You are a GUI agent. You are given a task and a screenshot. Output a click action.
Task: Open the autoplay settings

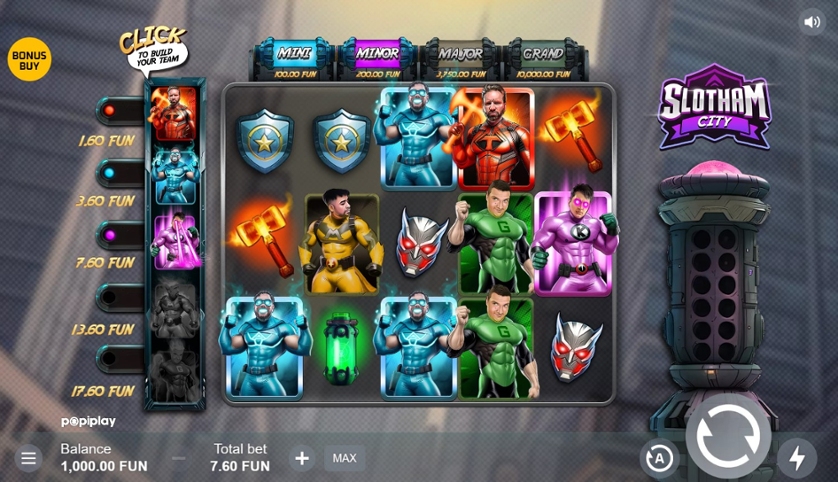(x=659, y=458)
